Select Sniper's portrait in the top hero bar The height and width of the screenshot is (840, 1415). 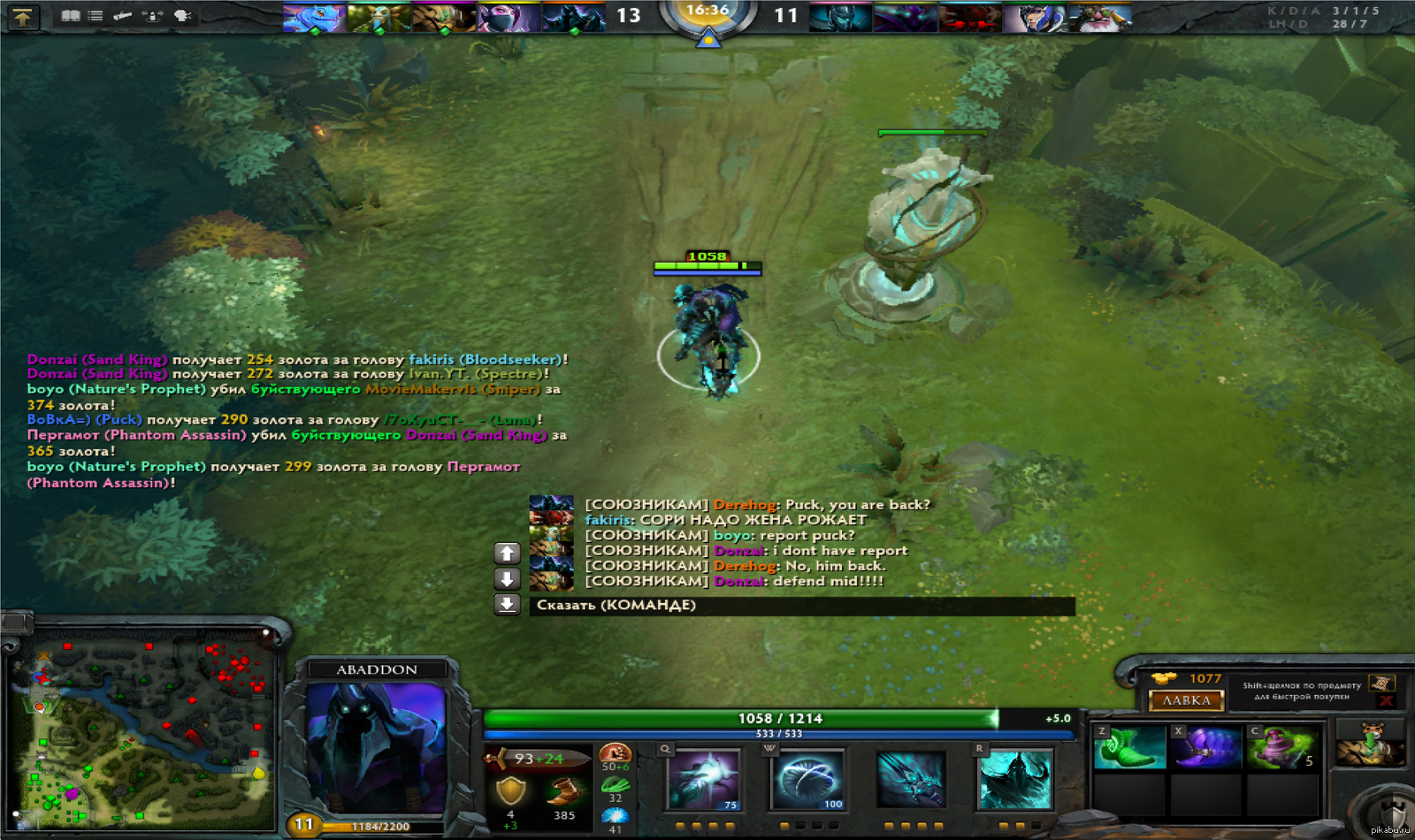pyautogui.click(x=1099, y=18)
